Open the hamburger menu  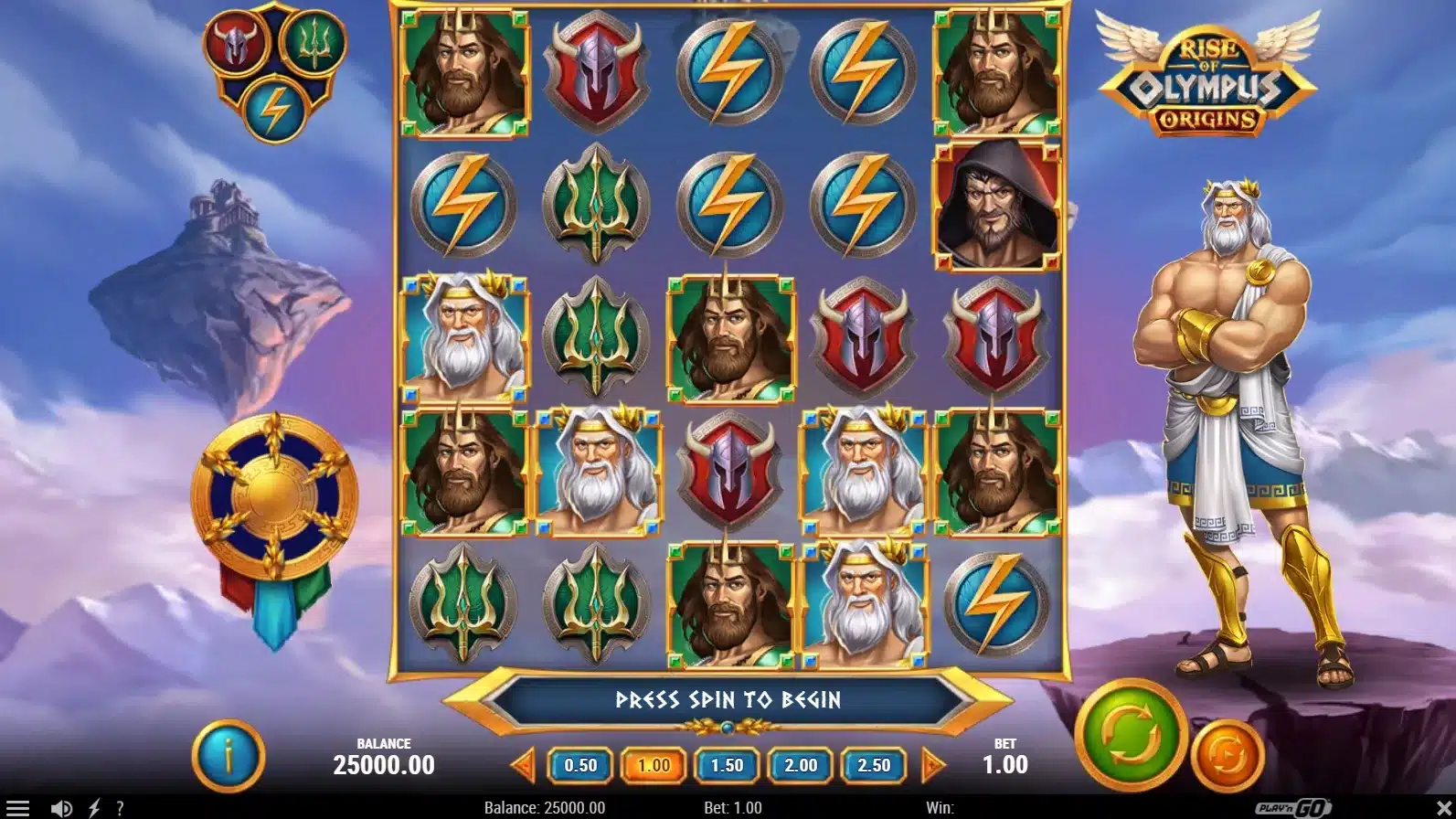[18, 808]
